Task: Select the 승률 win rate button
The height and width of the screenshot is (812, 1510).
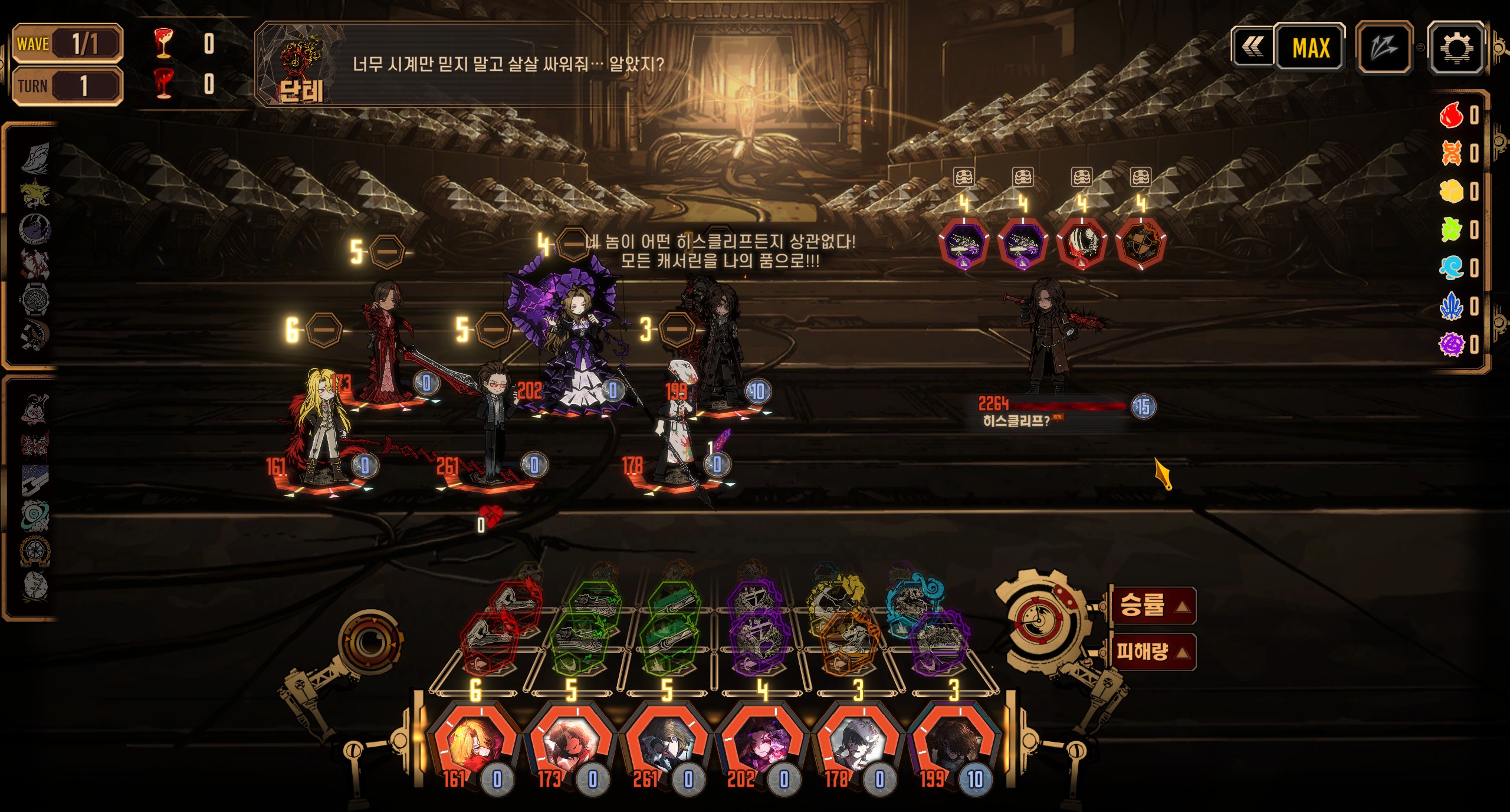Action: click(x=1152, y=606)
